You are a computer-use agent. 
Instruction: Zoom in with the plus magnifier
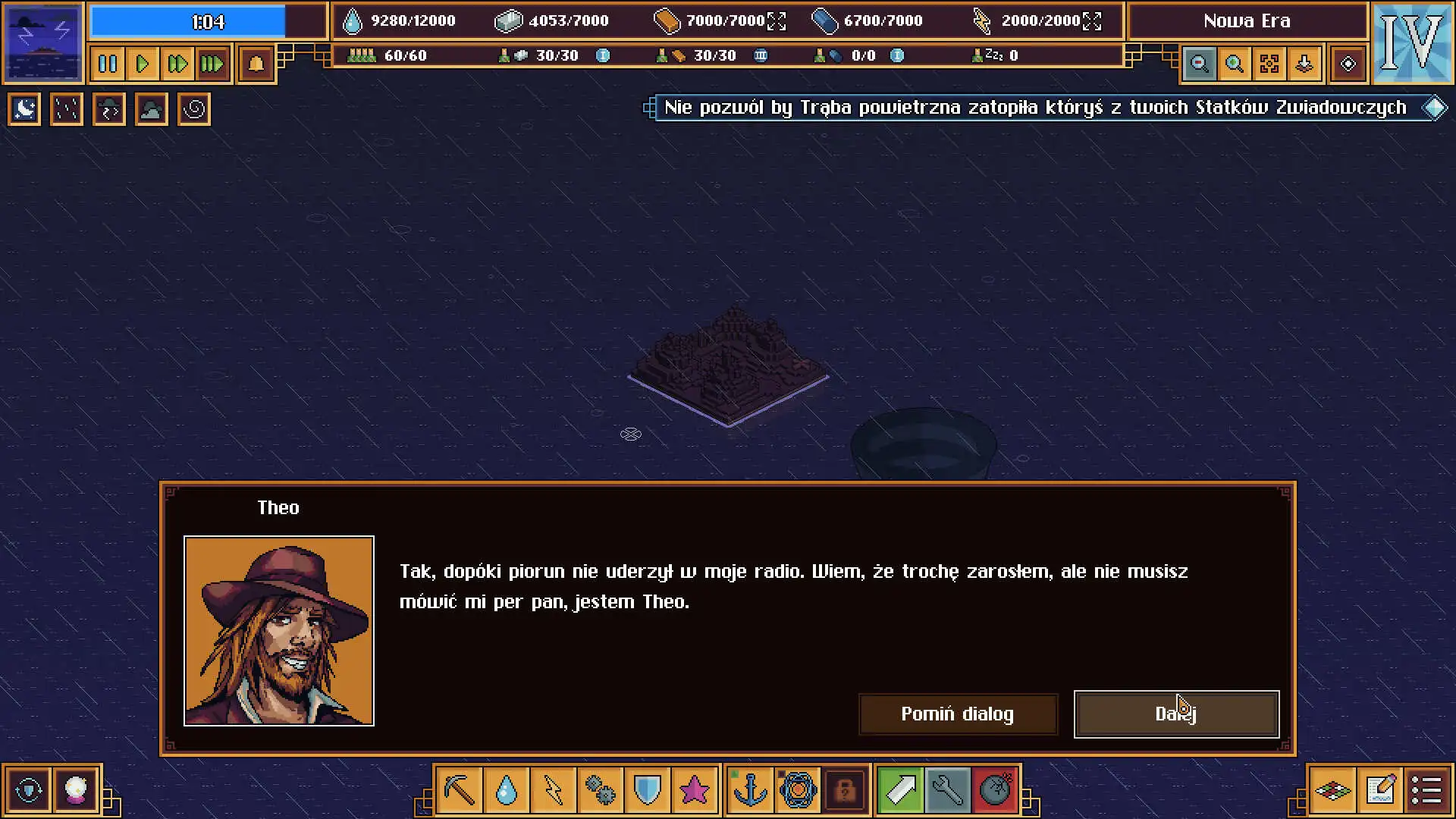click(x=1235, y=64)
